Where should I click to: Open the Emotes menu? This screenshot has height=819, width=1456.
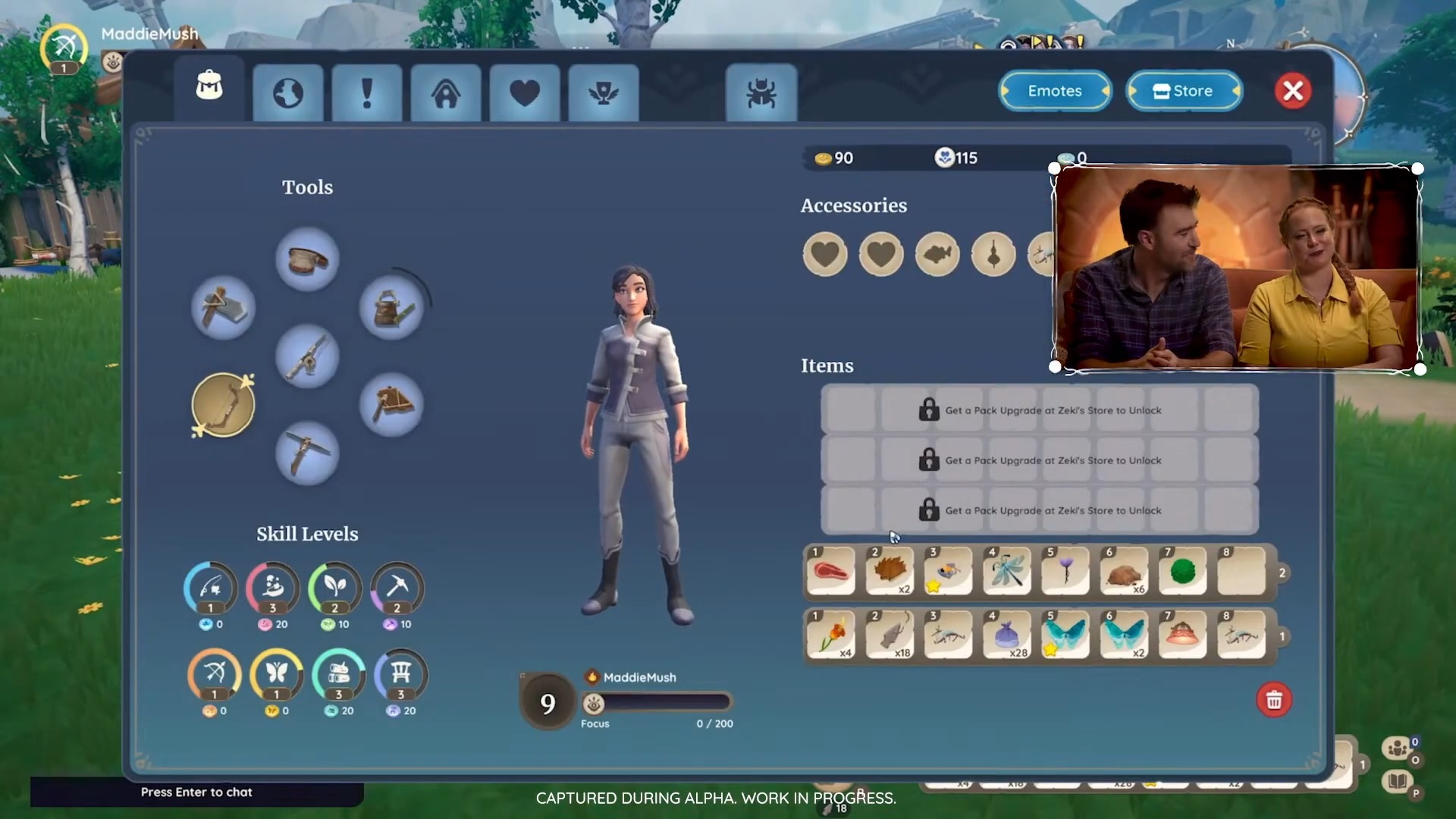click(1055, 91)
